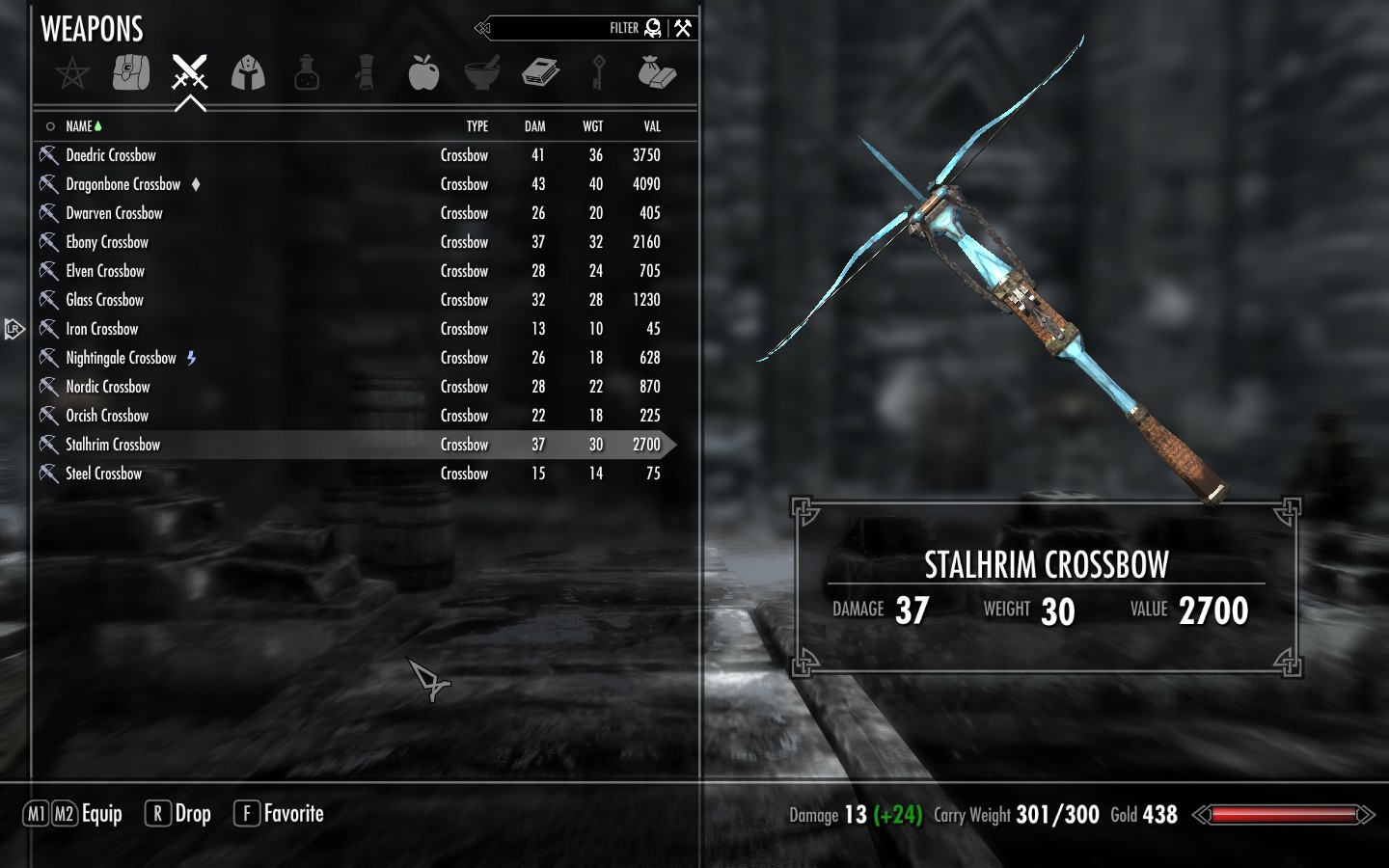Viewport: 1389px width, 868px height.
Task: Switch to the Food apple category
Action: coord(423,72)
